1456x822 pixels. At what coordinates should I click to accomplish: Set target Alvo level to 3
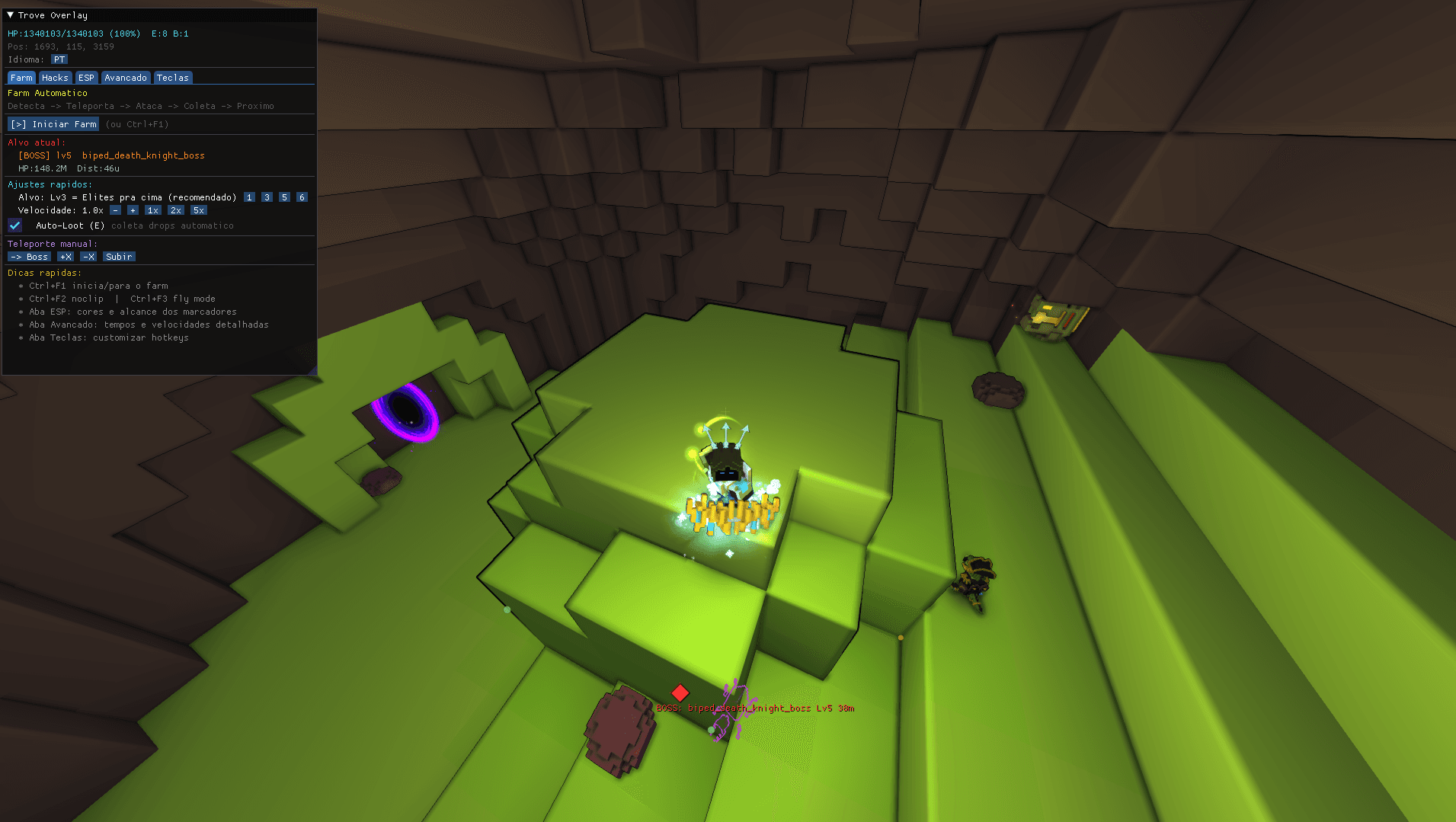point(267,197)
